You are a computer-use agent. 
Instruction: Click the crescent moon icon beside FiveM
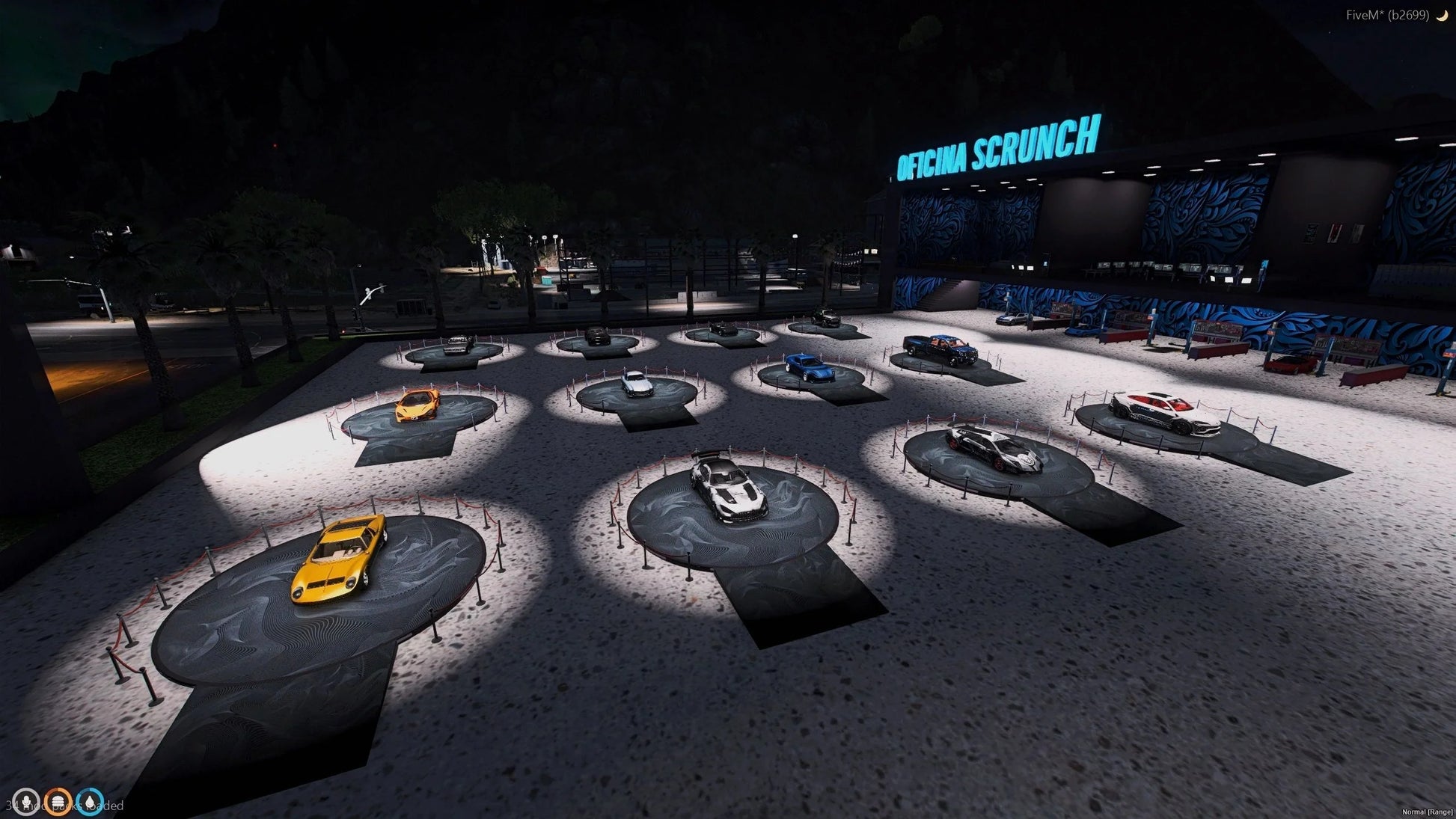coord(1442,15)
